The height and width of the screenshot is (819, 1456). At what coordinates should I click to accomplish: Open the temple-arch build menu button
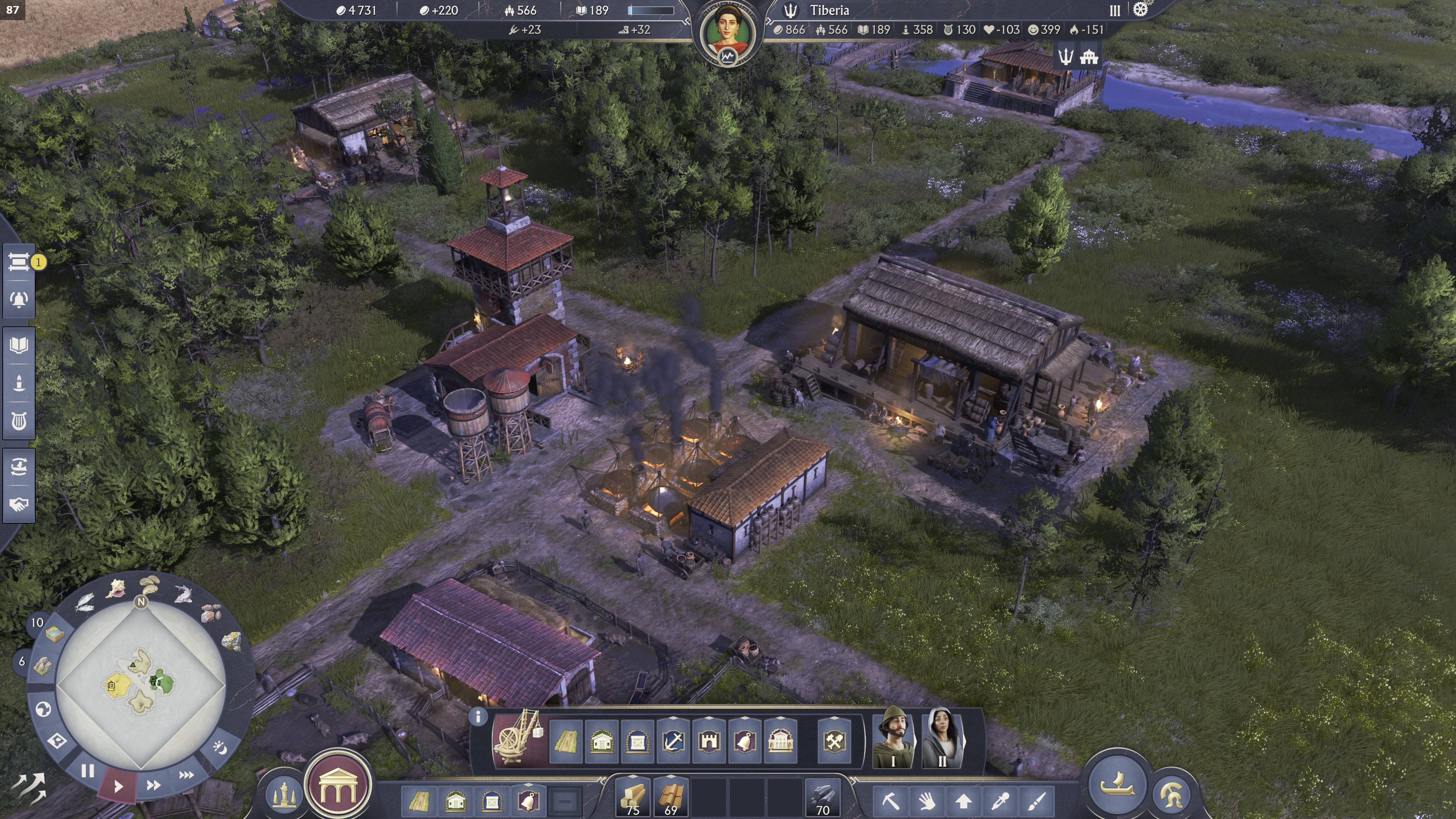[x=338, y=785]
